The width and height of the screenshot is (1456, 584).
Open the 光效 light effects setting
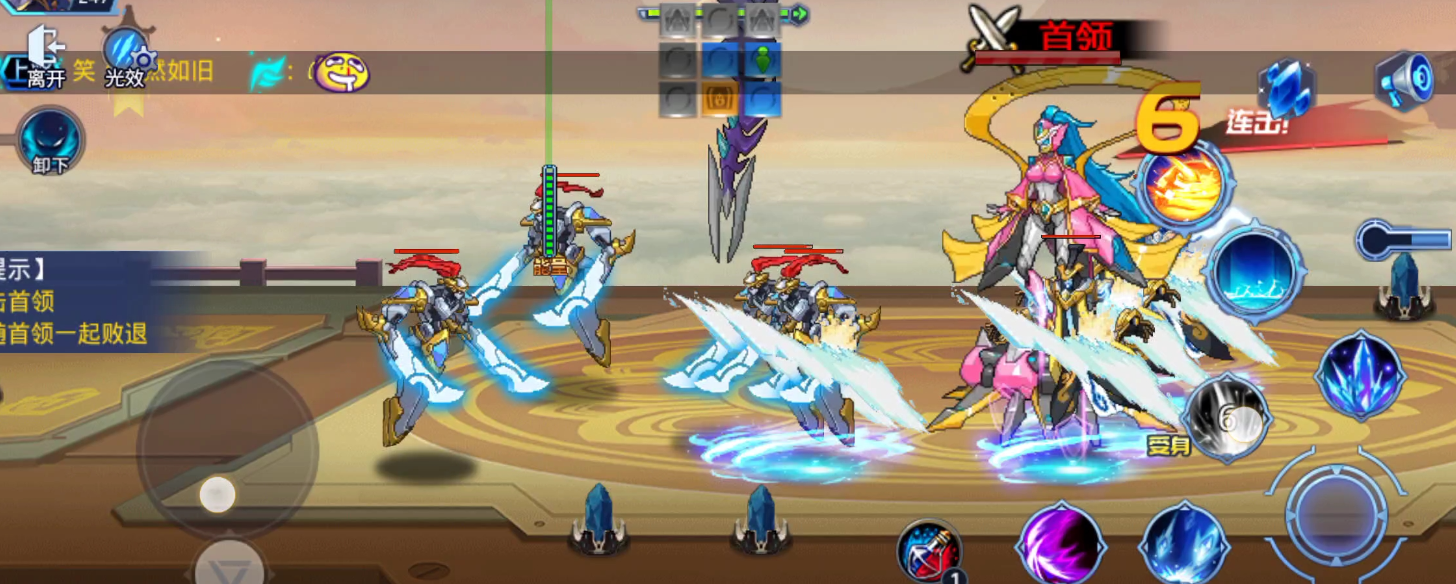tap(126, 58)
